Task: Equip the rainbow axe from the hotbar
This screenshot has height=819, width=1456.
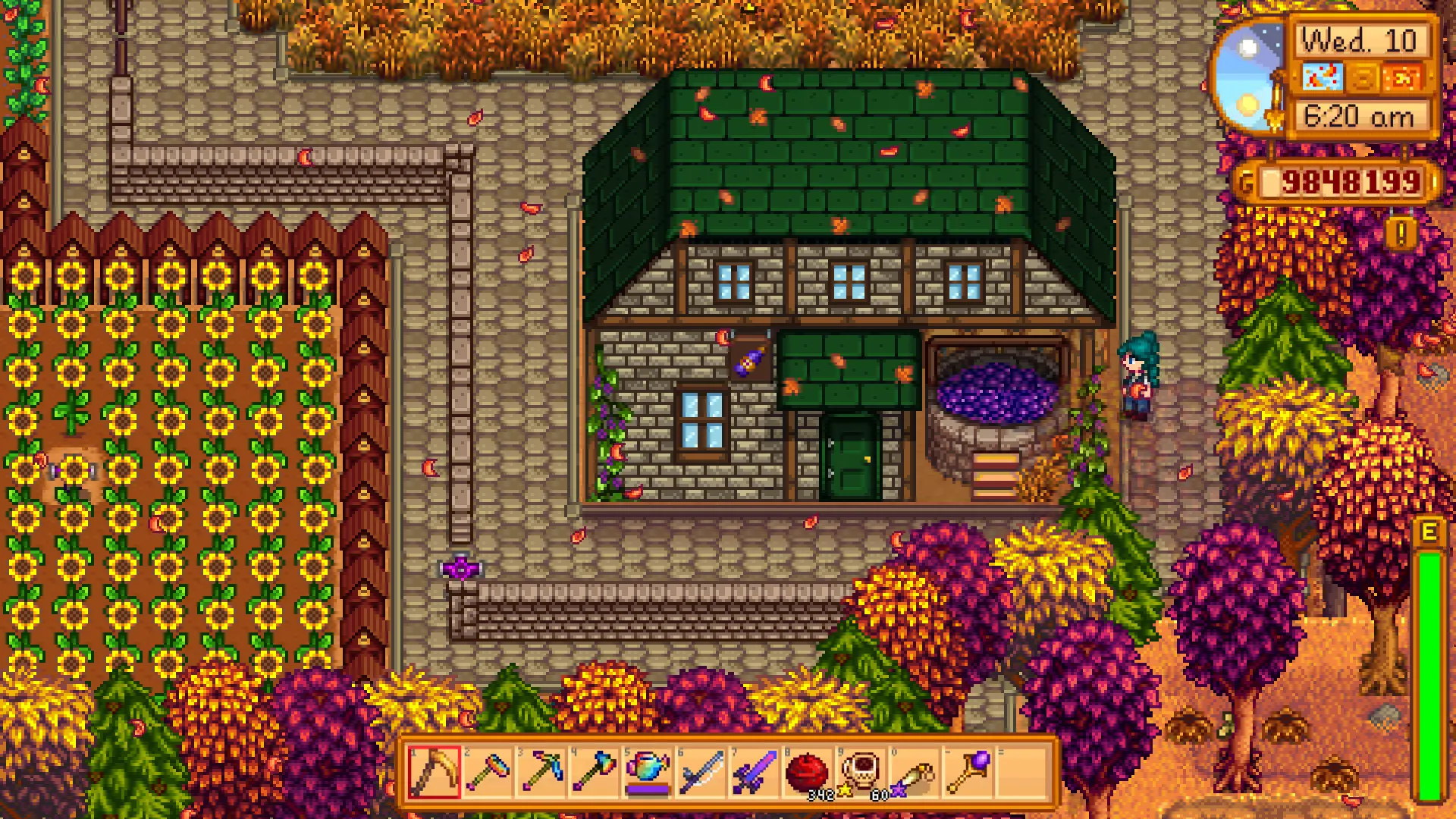Action: pos(594,773)
